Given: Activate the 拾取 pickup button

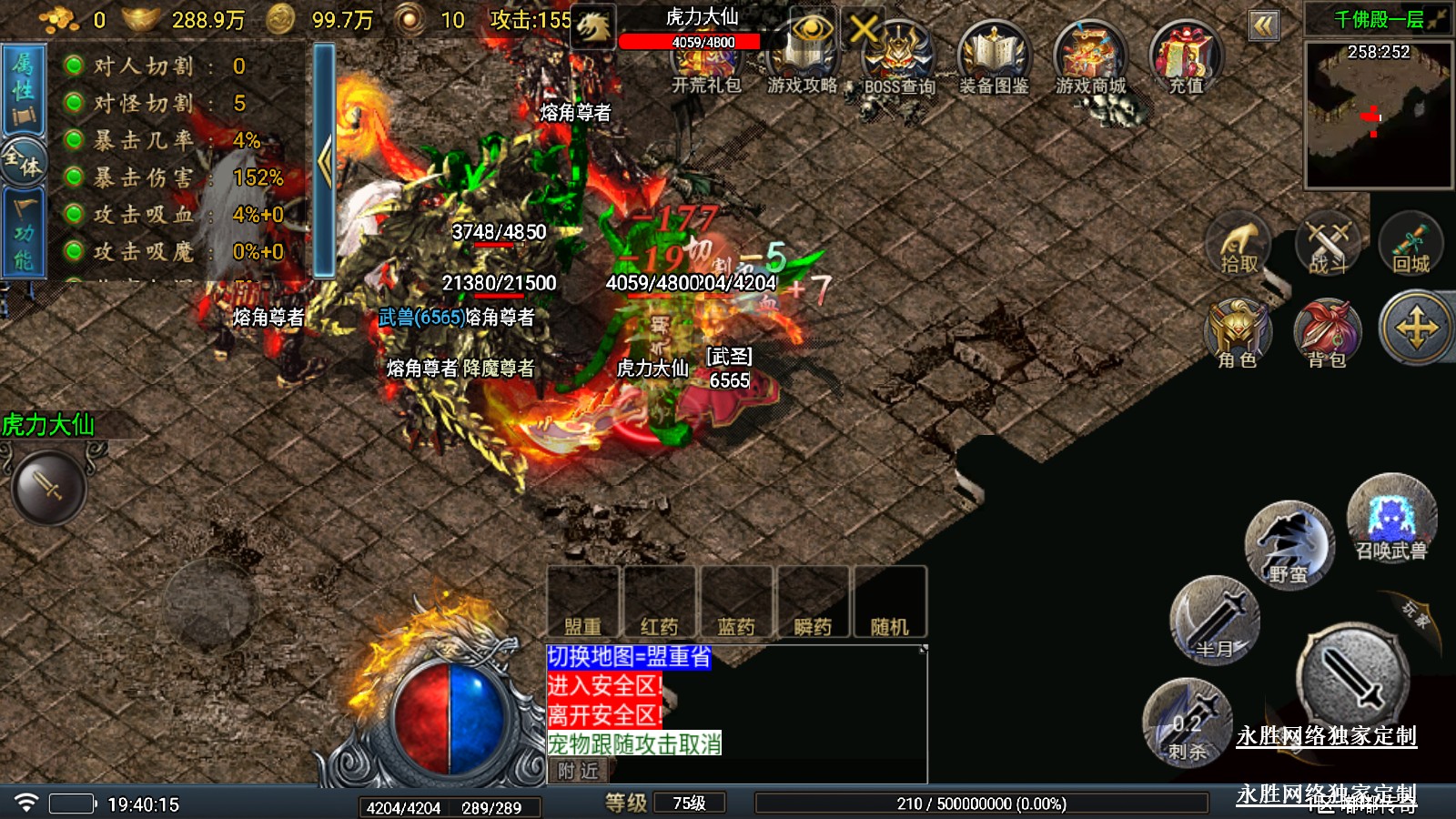Looking at the screenshot, I should 1239,245.
